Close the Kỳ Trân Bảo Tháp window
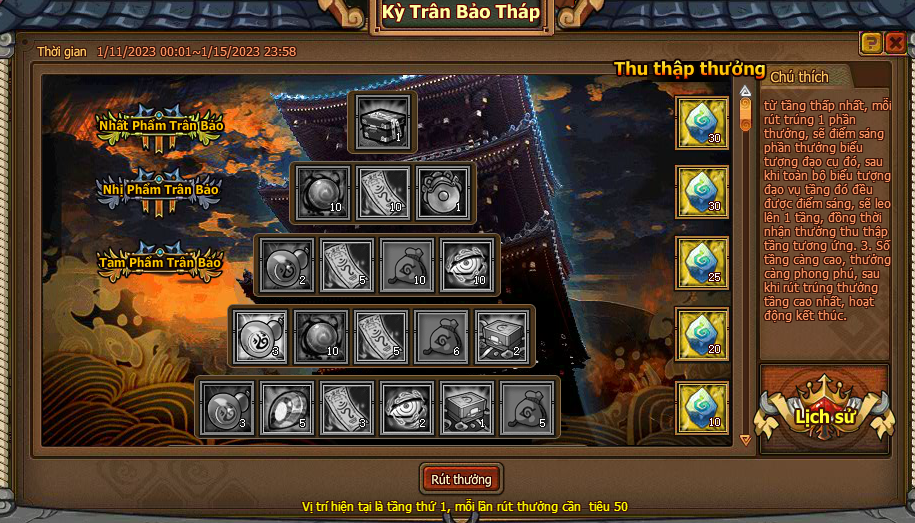Image resolution: width=915 pixels, height=523 pixels. [895, 43]
